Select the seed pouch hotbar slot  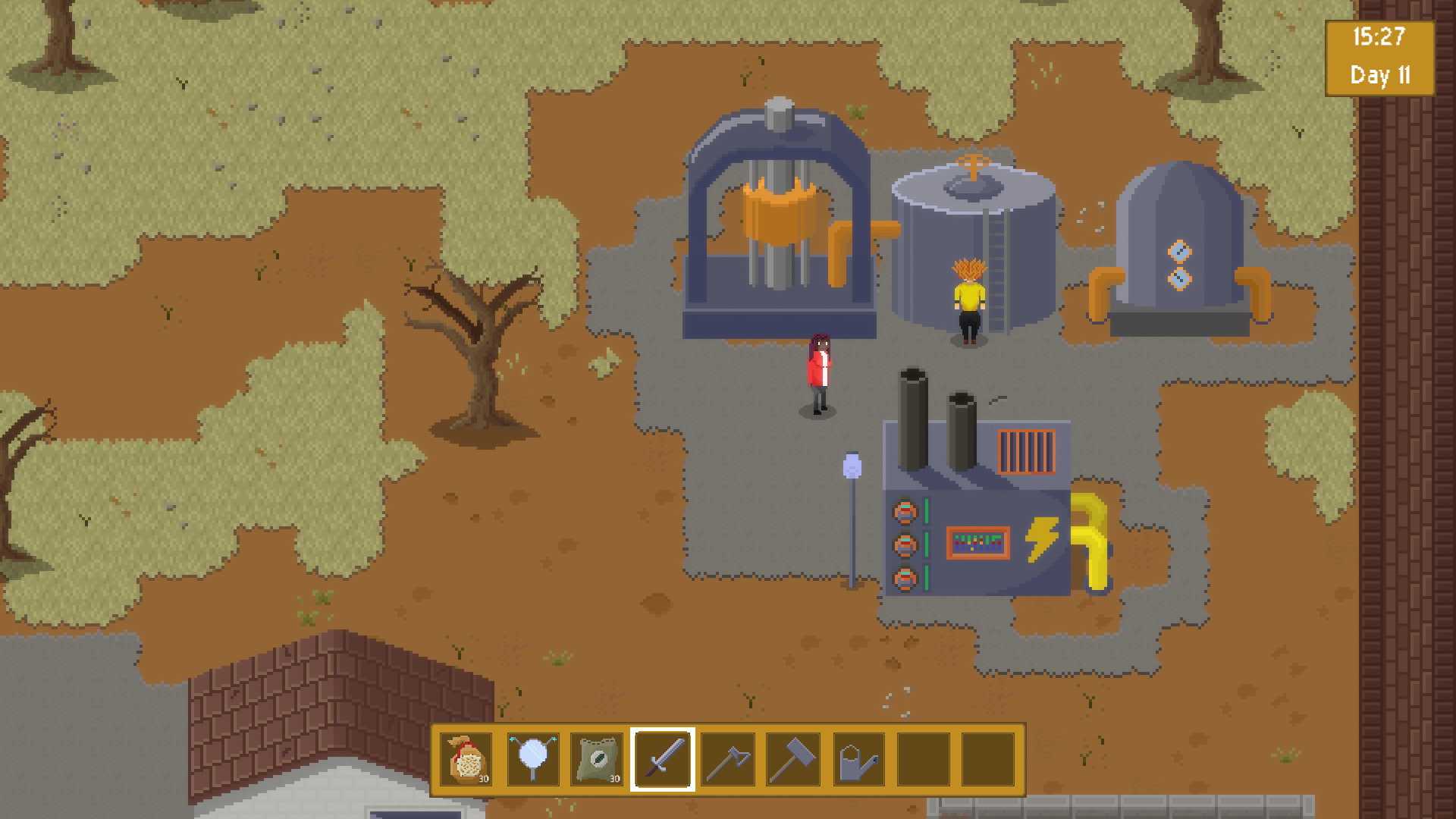tap(466, 759)
